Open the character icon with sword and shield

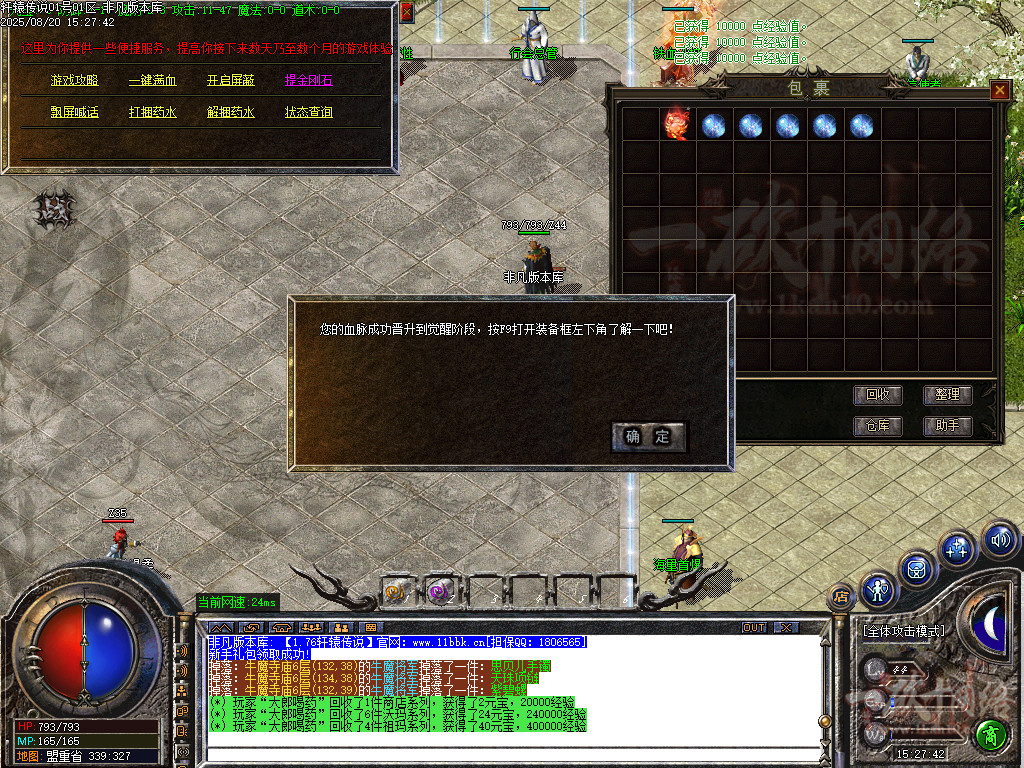pos(879,590)
